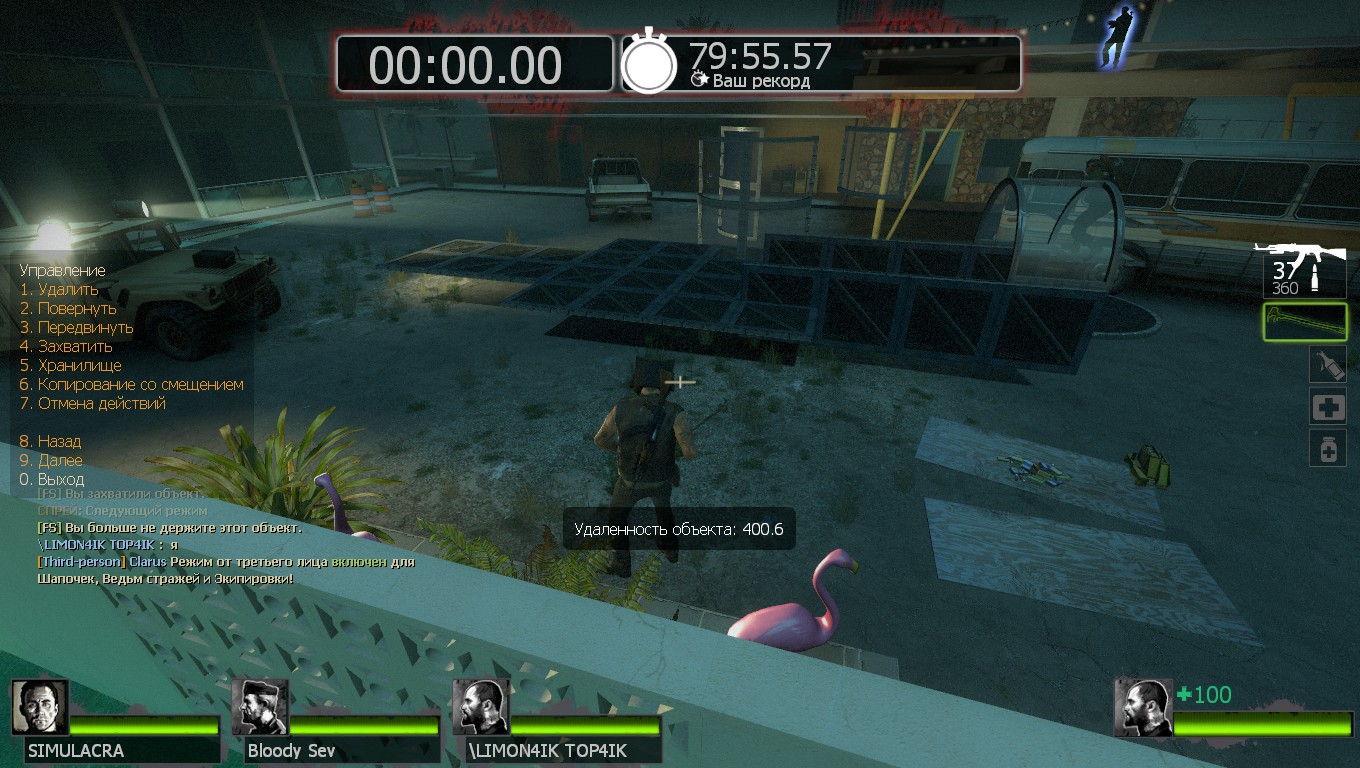Switch to the highlighted crowbar melee slot

pyautogui.click(x=1304, y=322)
